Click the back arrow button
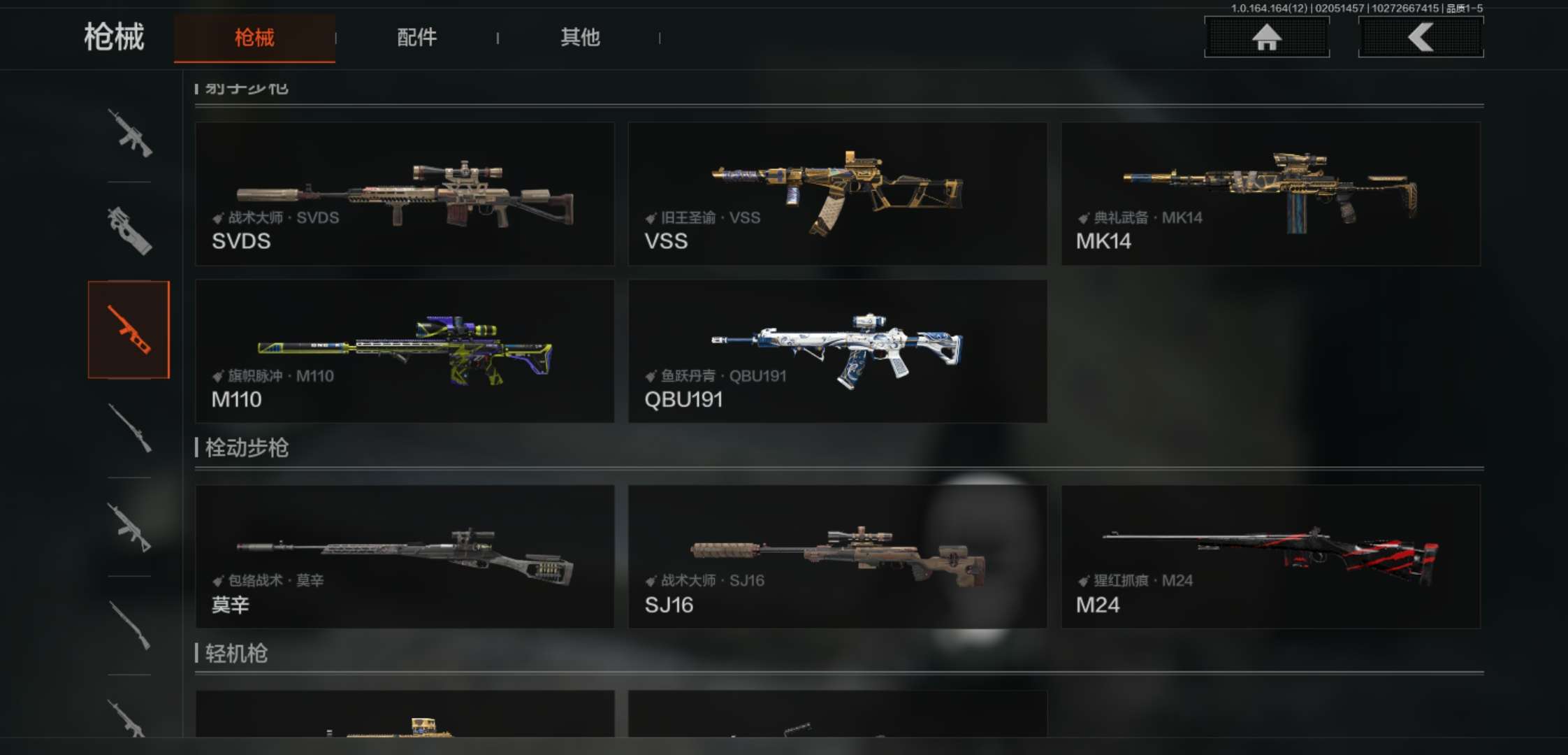The width and height of the screenshot is (1568, 755). pyautogui.click(x=1421, y=37)
